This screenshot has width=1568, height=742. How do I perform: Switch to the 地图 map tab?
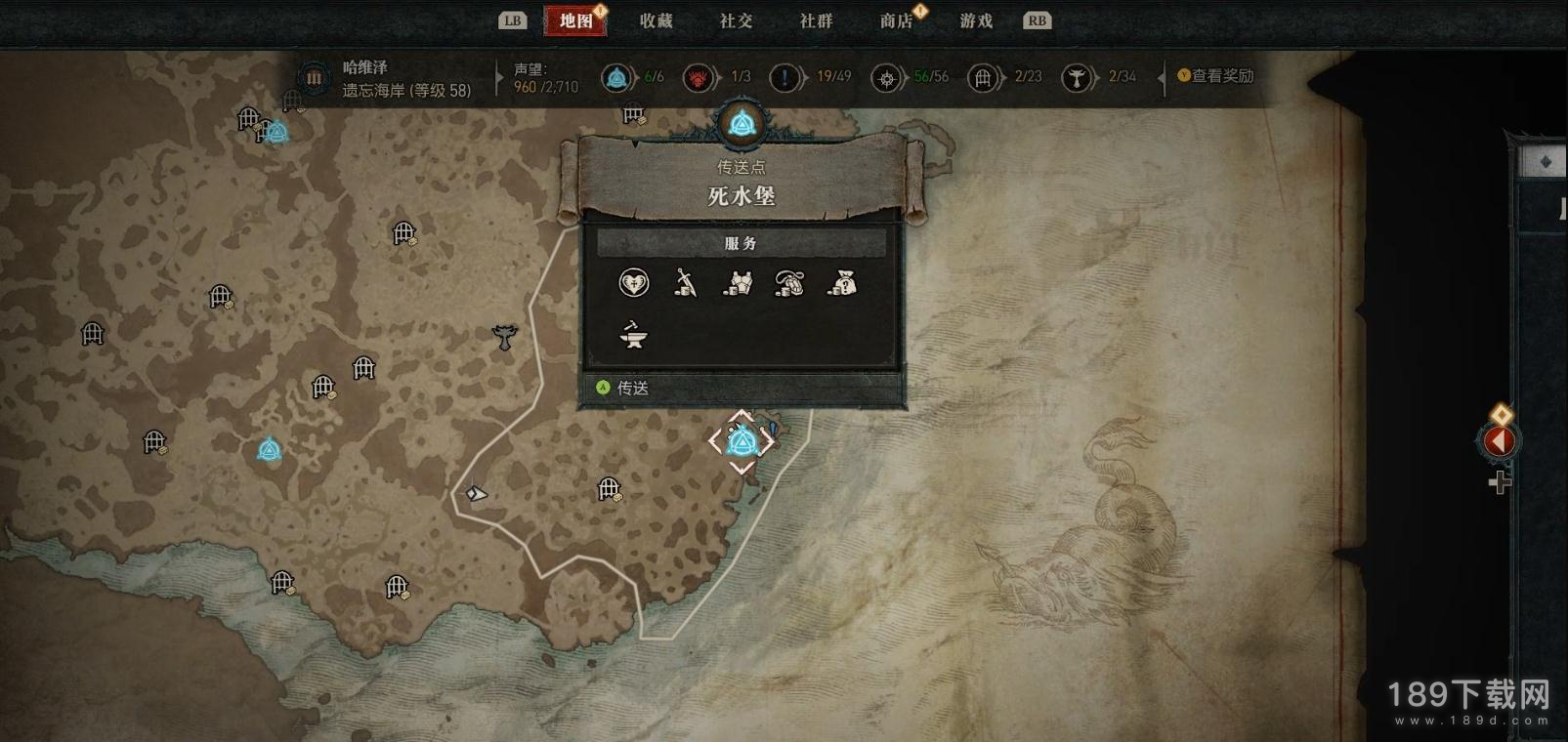(576, 21)
